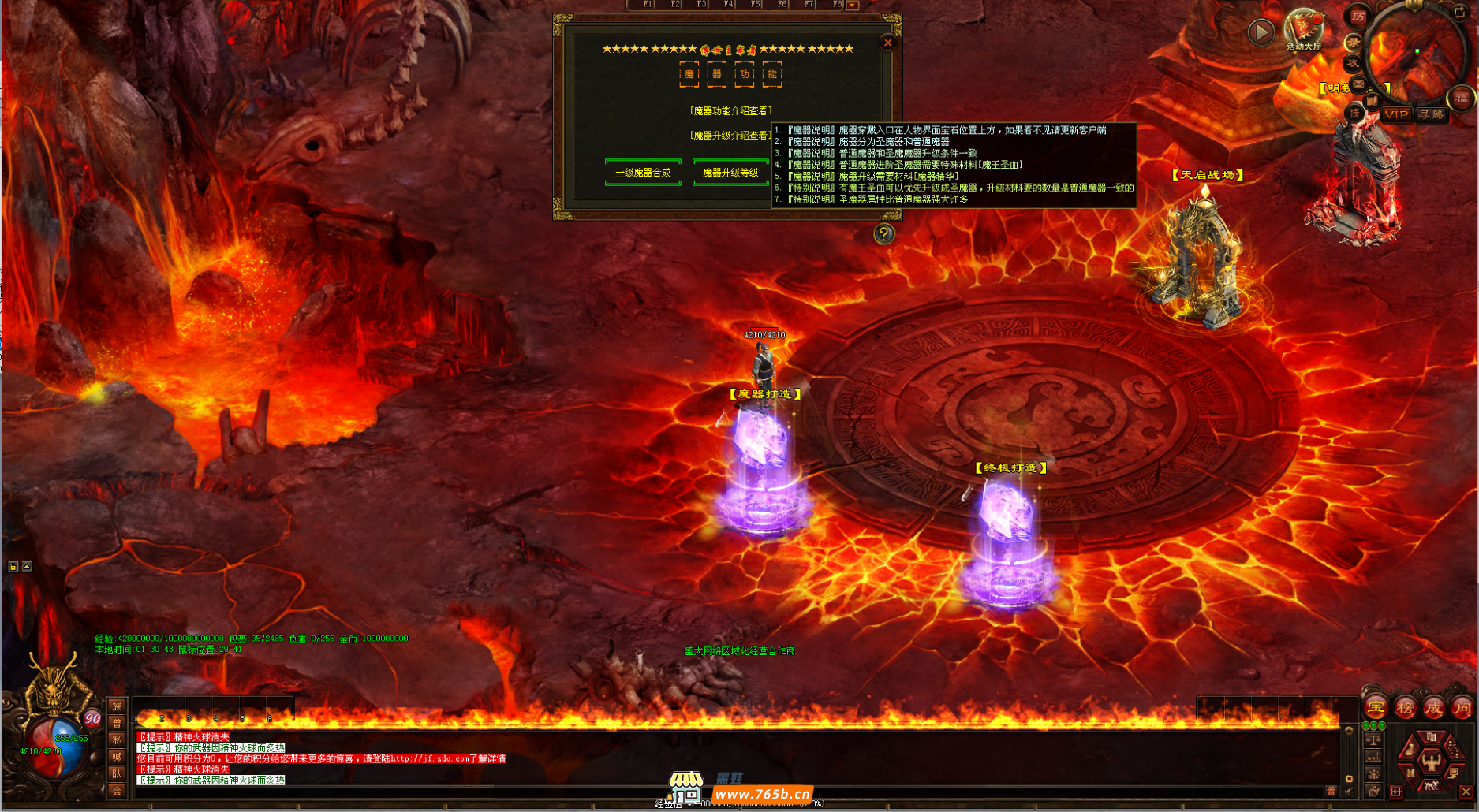Open the balance scales trade icon
This screenshot has height=812, width=1479.
coord(1373,740)
